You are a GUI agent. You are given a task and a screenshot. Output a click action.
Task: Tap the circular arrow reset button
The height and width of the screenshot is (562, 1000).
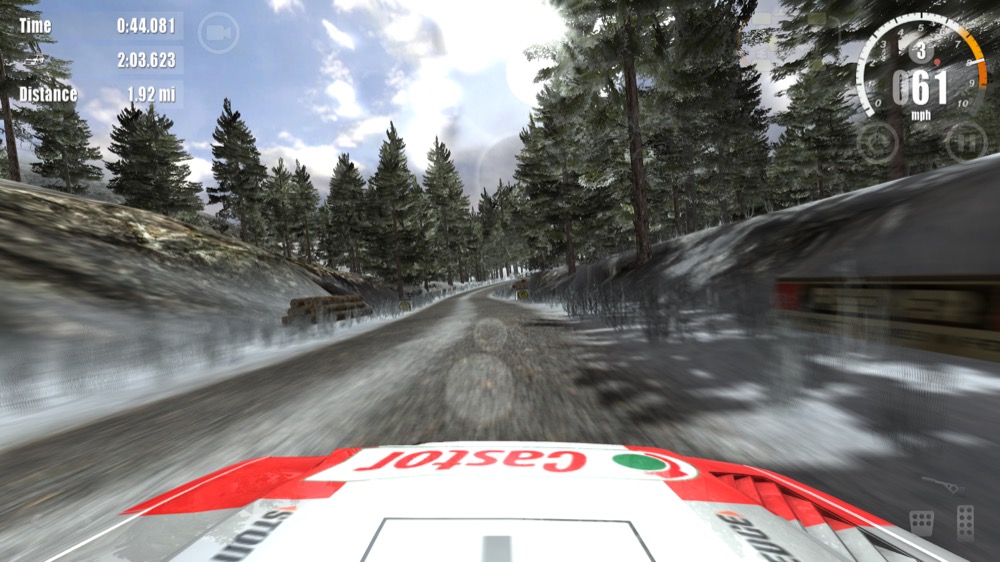[x=877, y=142]
